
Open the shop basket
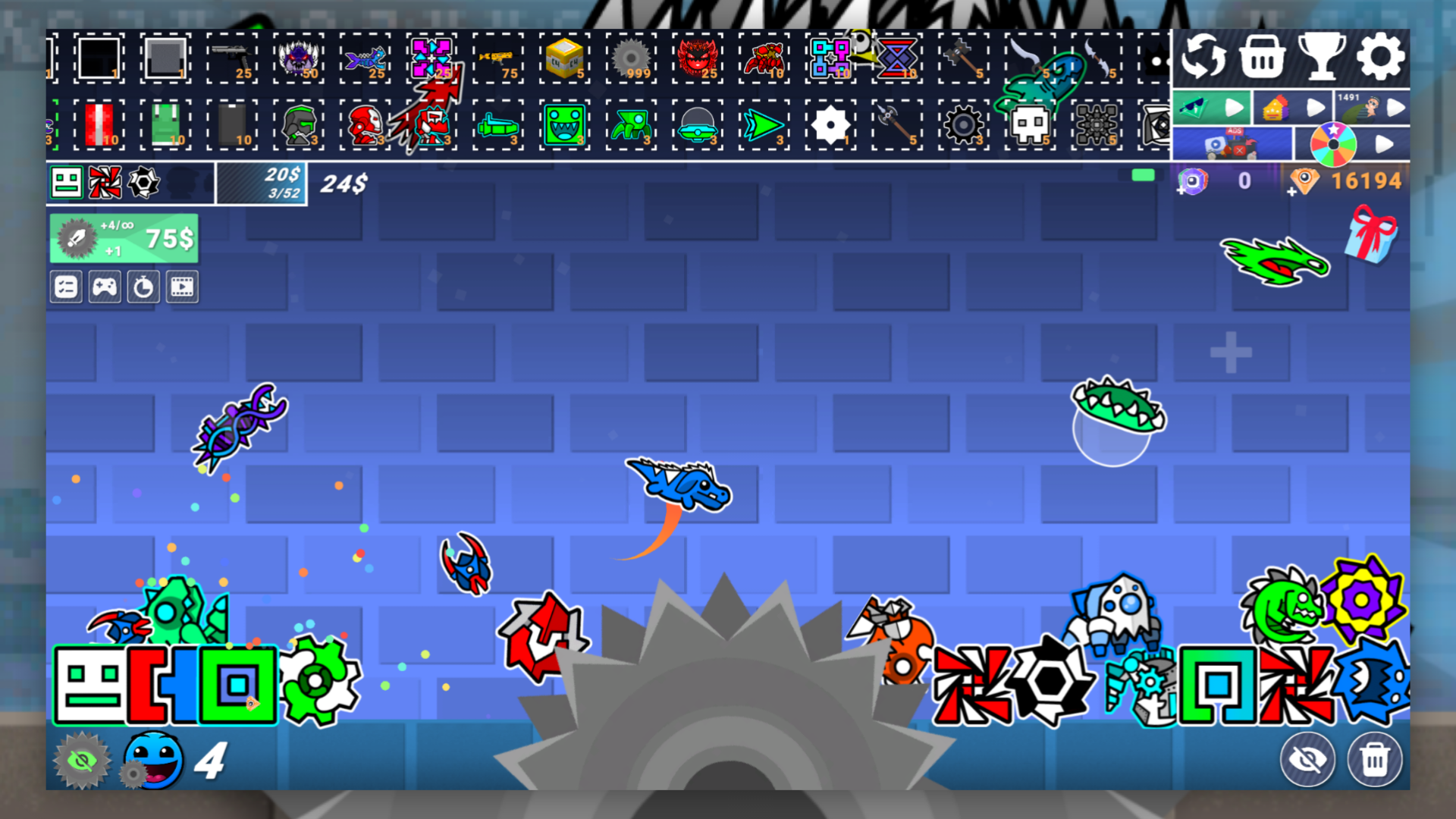pyautogui.click(x=1263, y=57)
